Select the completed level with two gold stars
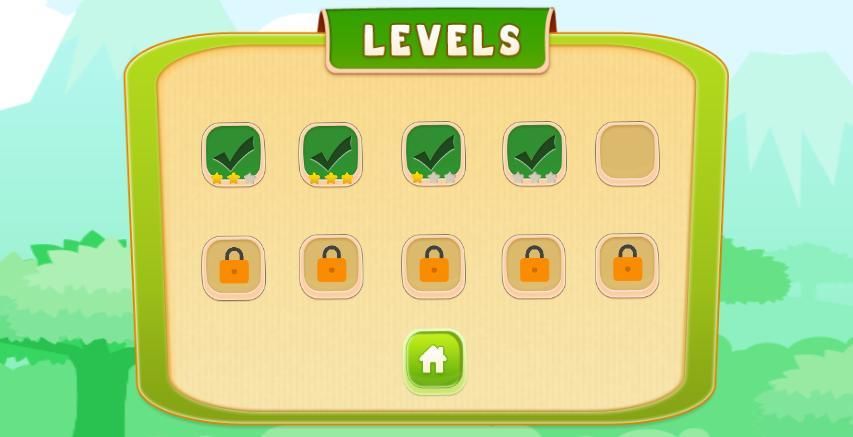The width and height of the screenshot is (853, 437). click(x=233, y=154)
